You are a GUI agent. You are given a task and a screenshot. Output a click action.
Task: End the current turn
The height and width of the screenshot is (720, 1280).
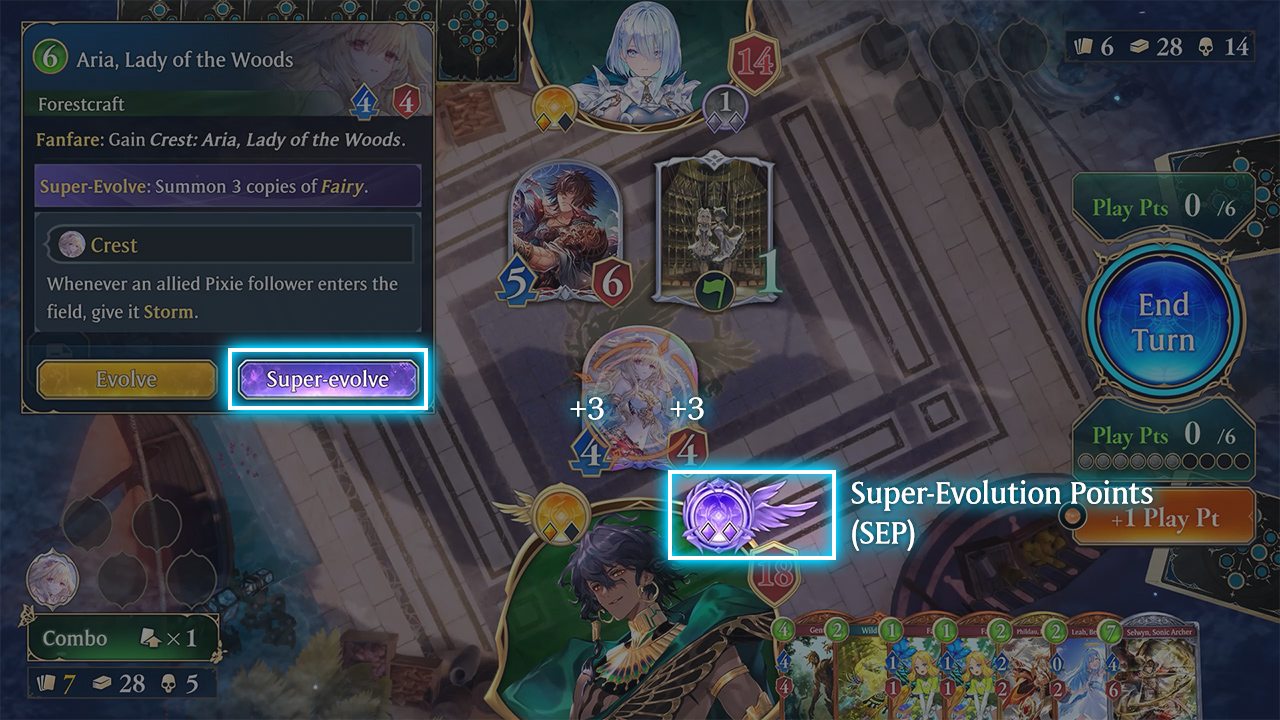pos(1163,322)
